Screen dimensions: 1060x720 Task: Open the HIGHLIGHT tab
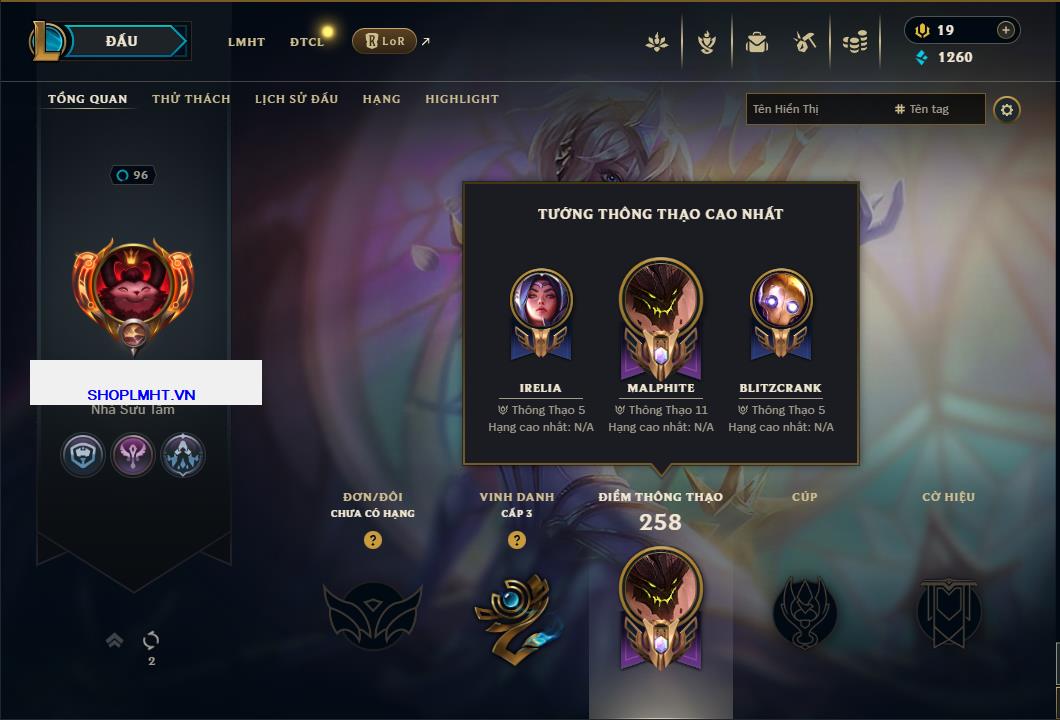pos(461,99)
